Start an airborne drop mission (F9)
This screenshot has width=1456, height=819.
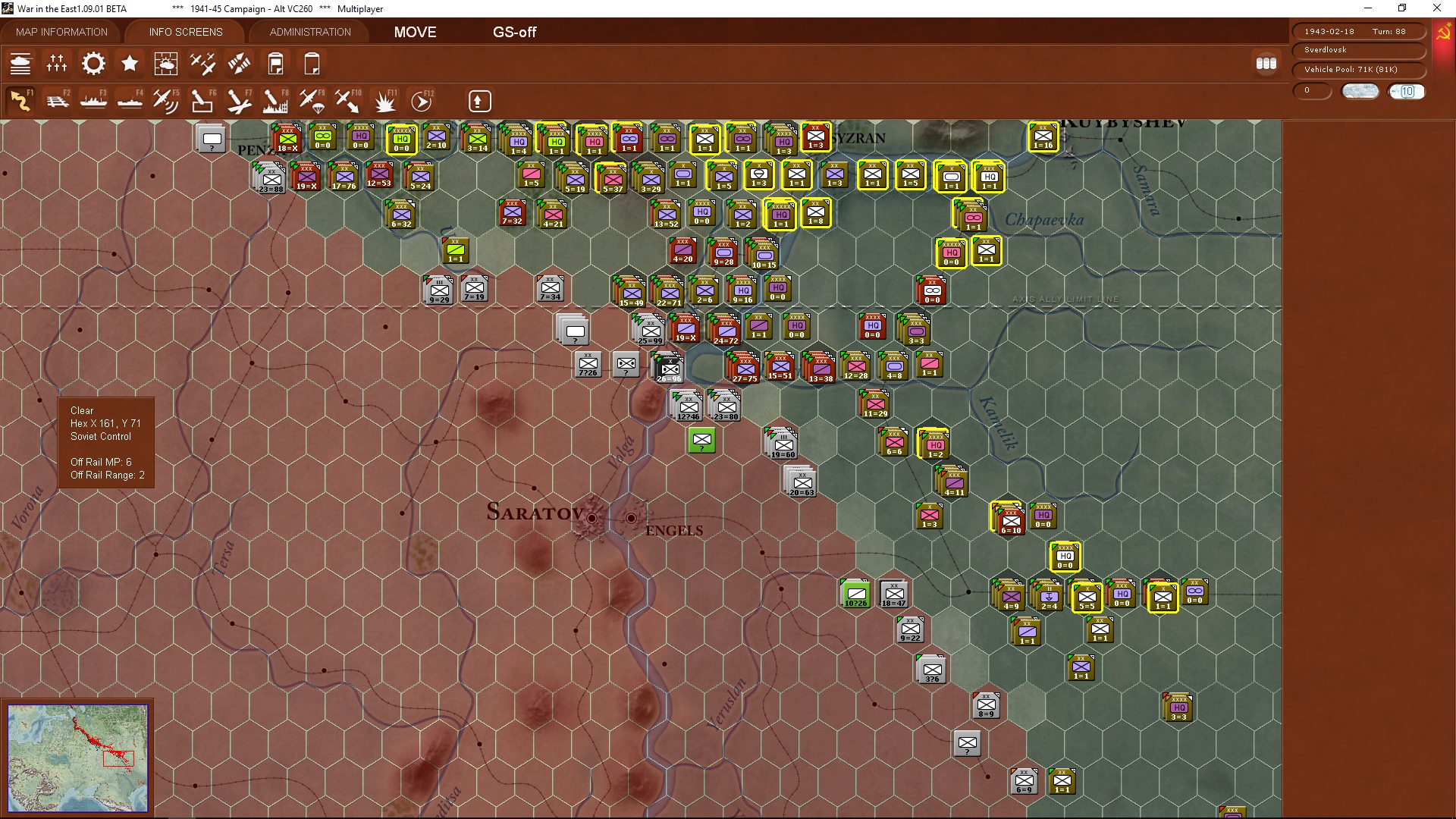(311, 101)
